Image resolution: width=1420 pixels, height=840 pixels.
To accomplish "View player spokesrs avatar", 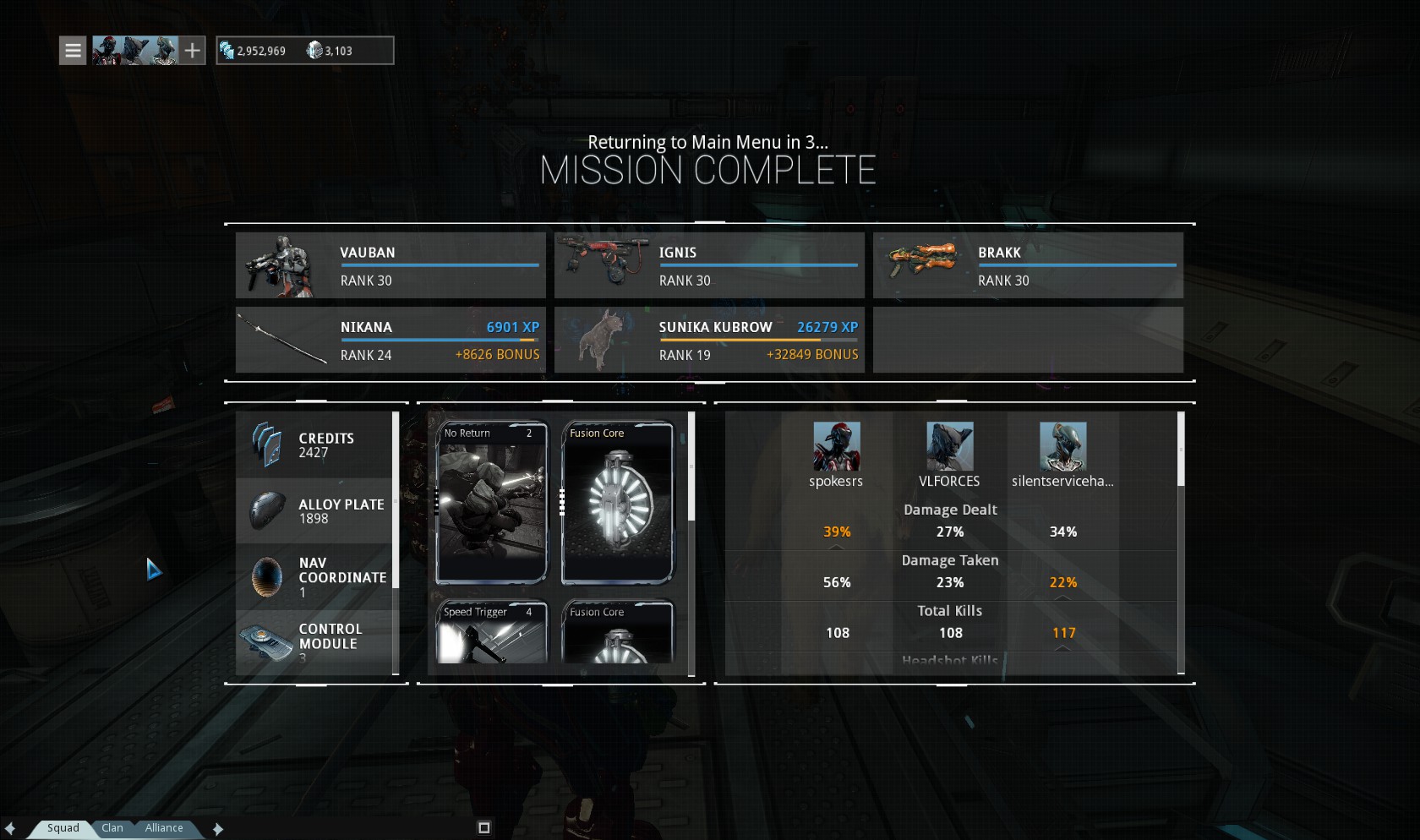I will point(836,446).
